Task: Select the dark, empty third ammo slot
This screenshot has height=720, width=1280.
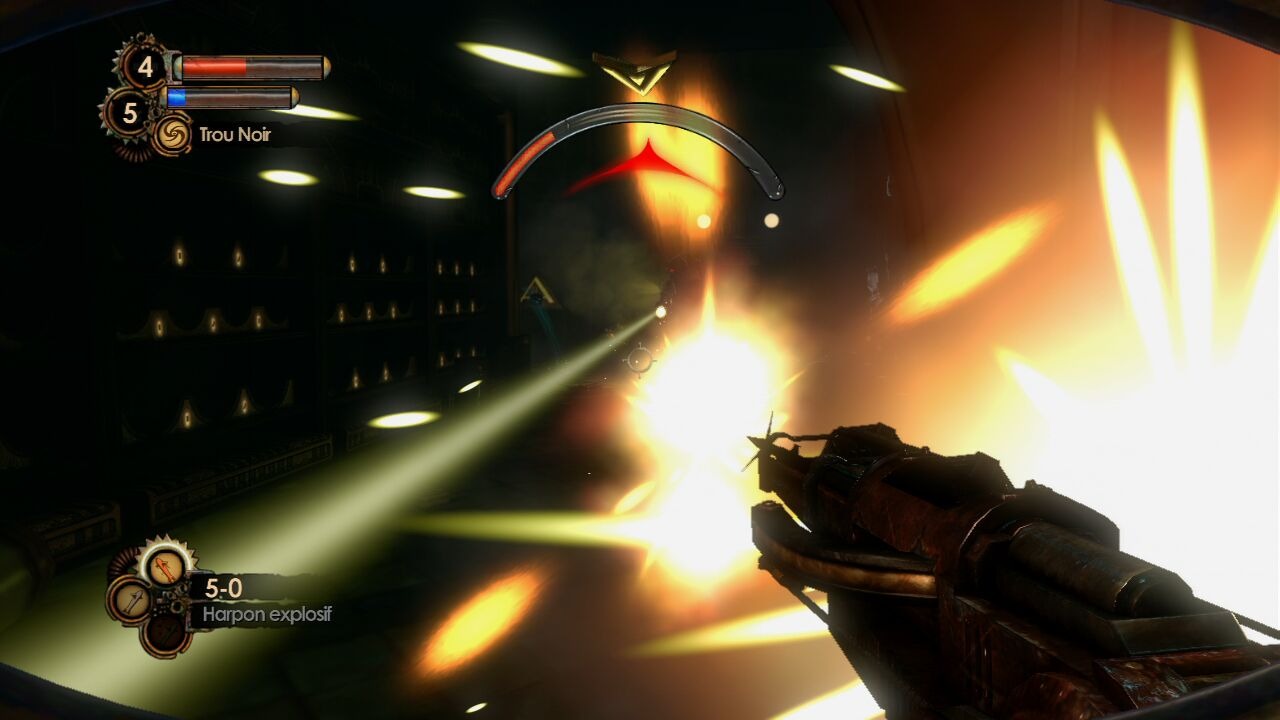Action: [x=165, y=632]
